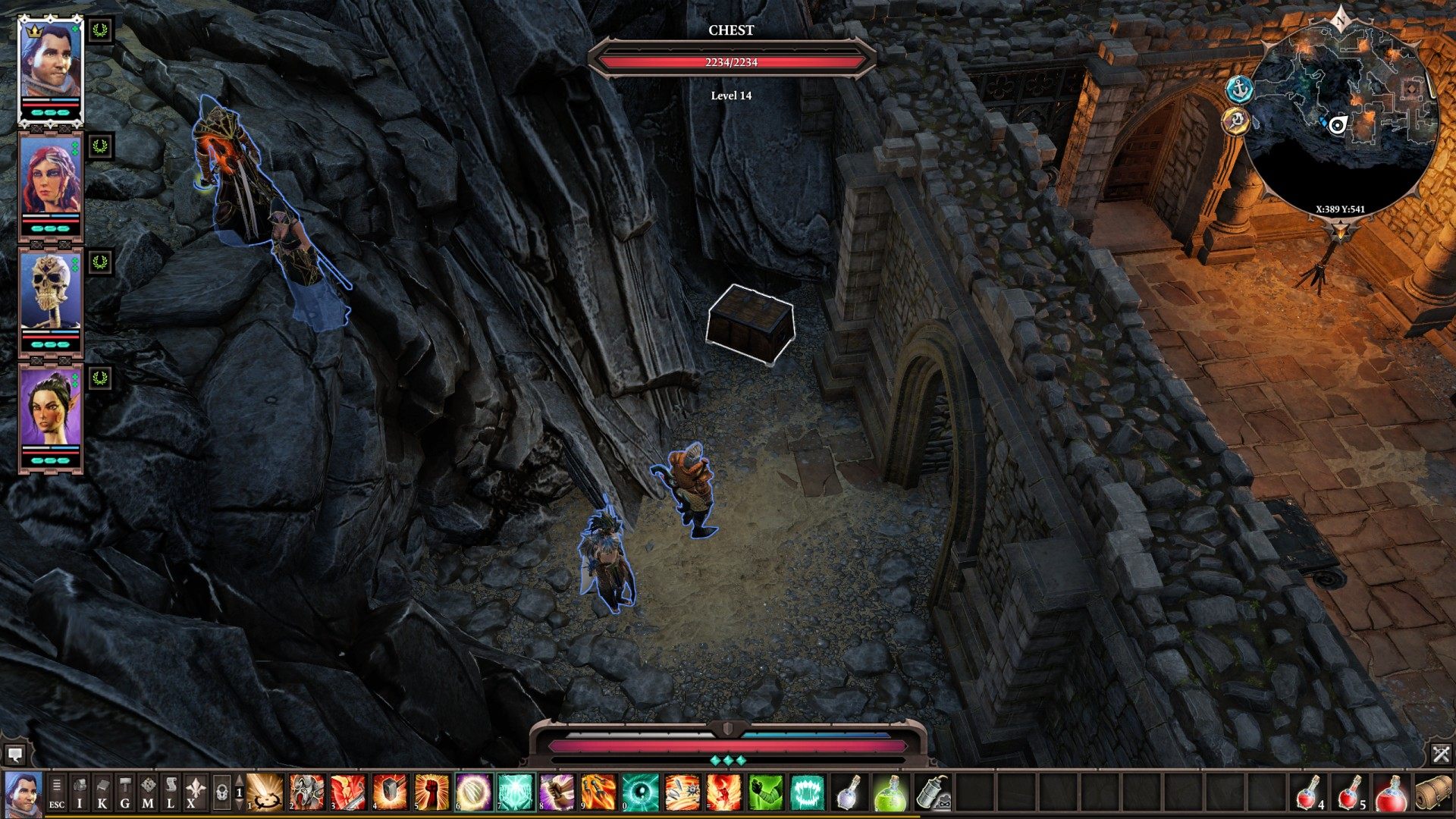Open the crafting hammer G button
The width and height of the screenshot is (1456, 819).
pos(125,793)
